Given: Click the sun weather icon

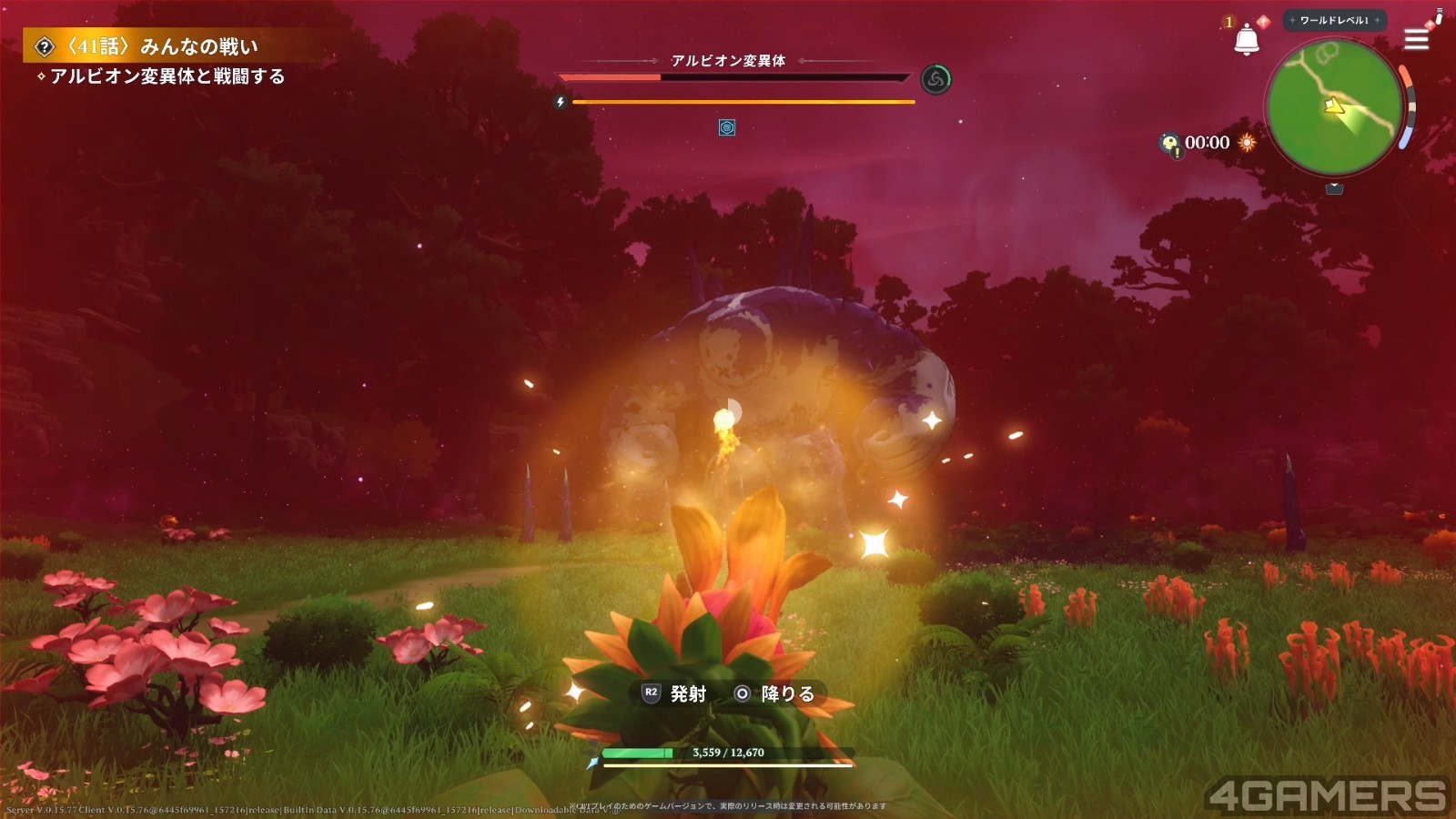Looking at the screenshot, I should 1247,142.
